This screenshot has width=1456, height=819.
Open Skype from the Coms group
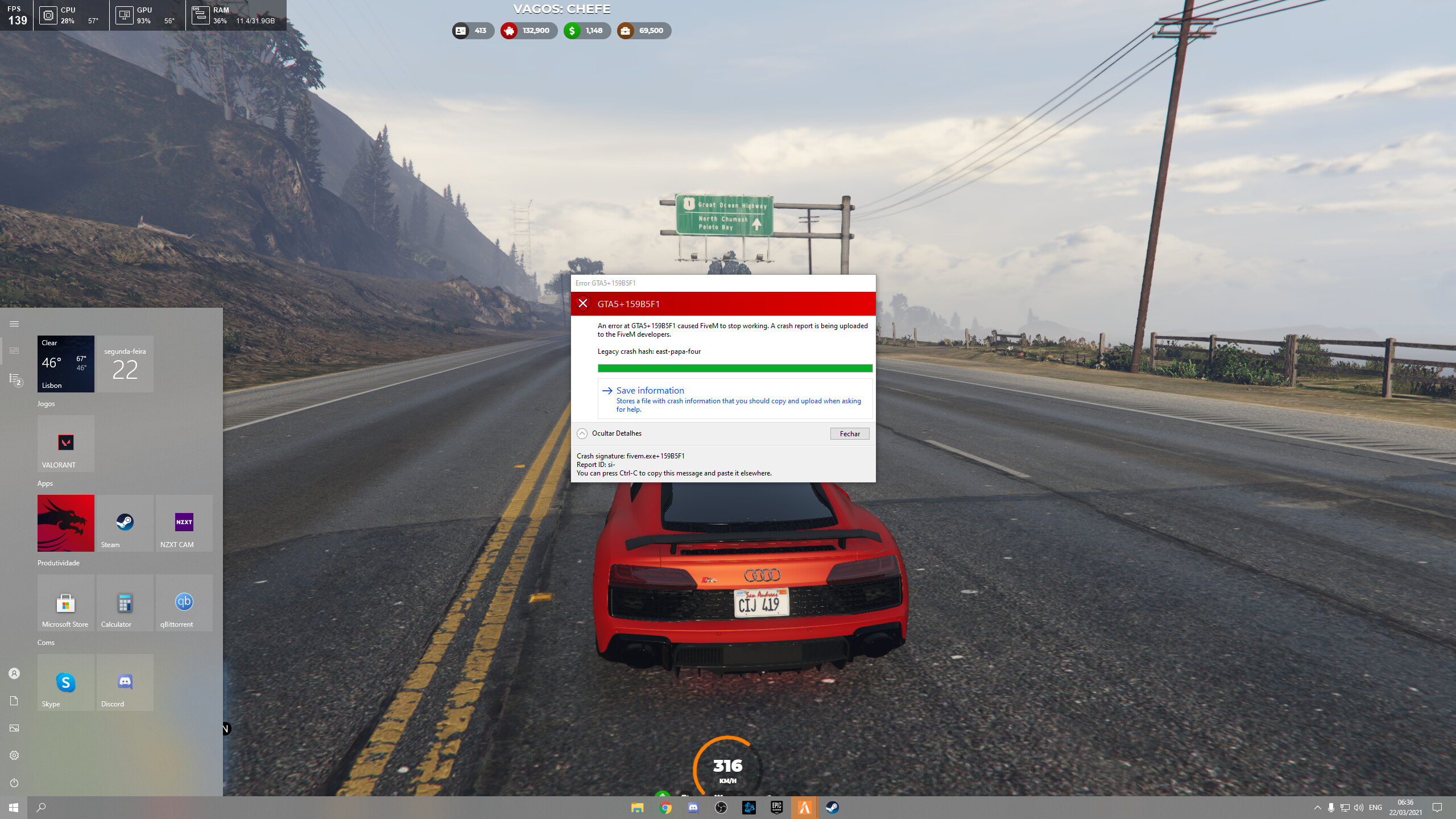pyautogui.click(x=65, y=682)
